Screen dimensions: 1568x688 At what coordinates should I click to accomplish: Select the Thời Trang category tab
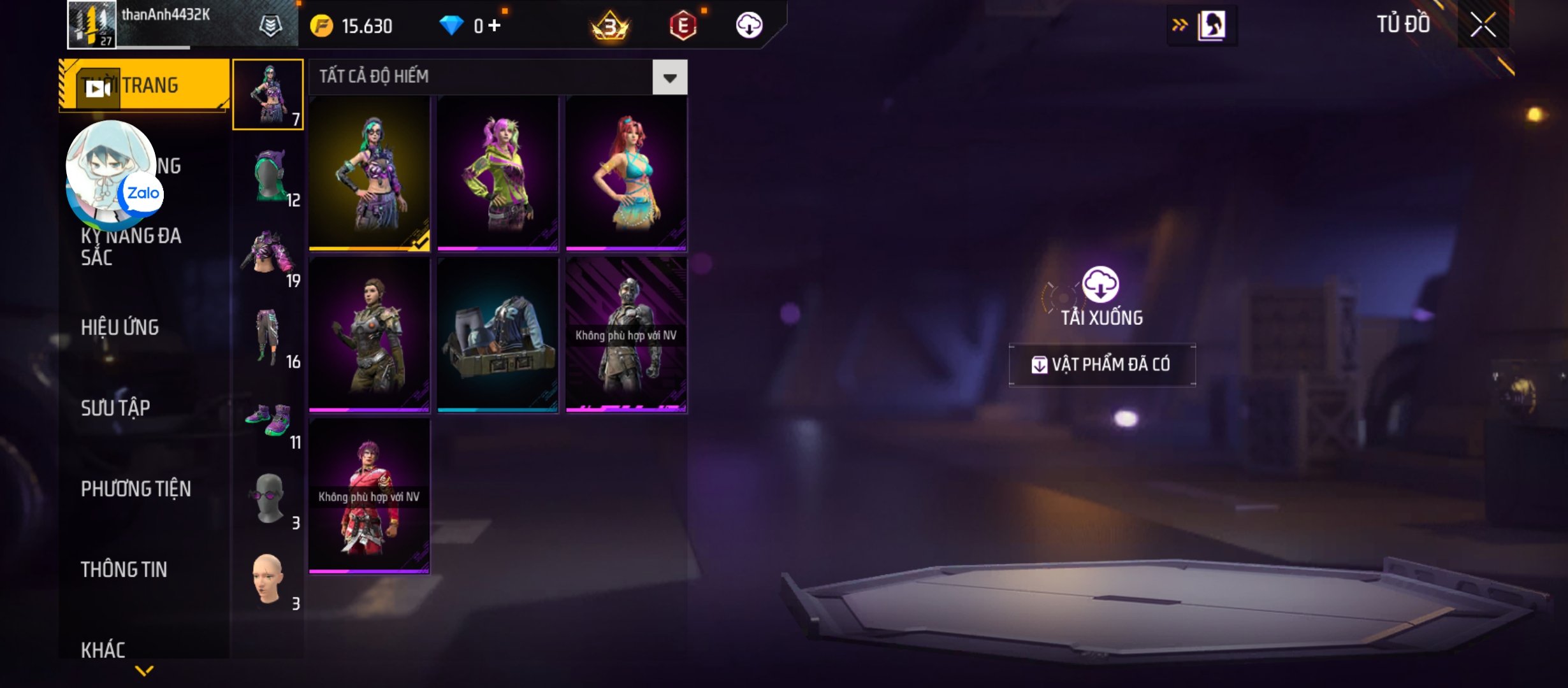pos(144,85)
